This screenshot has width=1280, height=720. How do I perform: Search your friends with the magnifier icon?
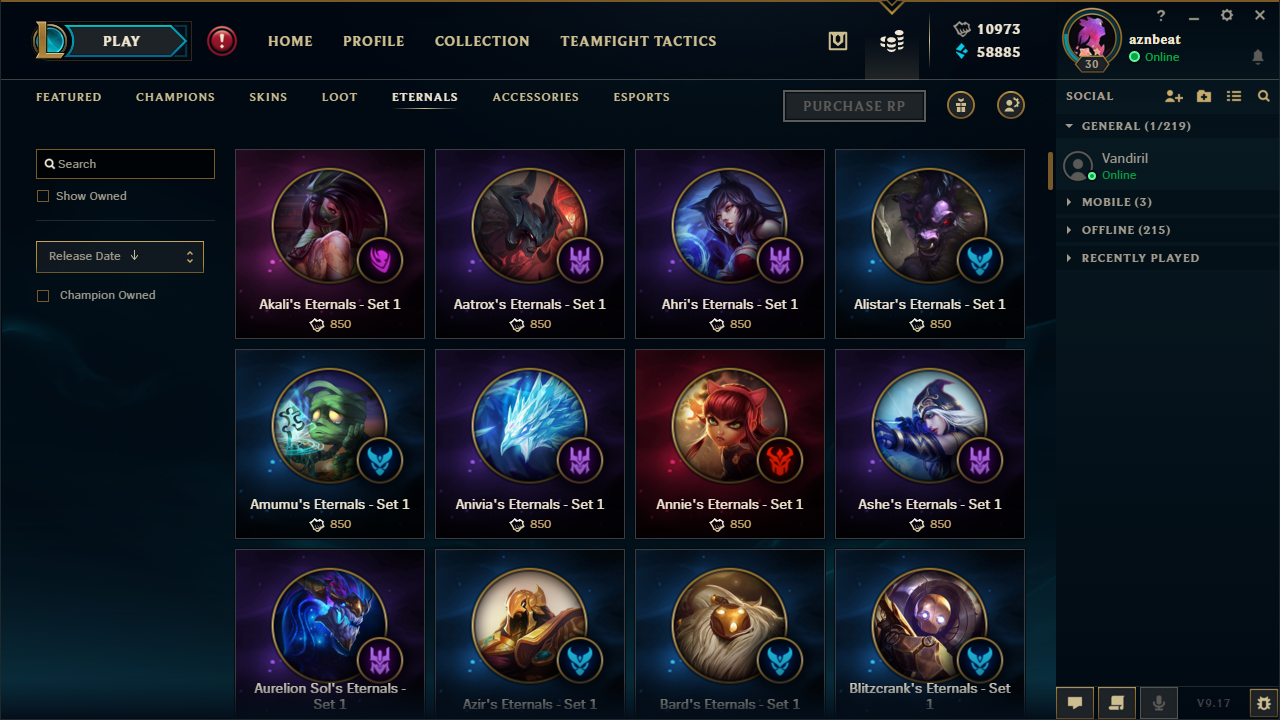pyautogui.click(x=1263, y=96)
